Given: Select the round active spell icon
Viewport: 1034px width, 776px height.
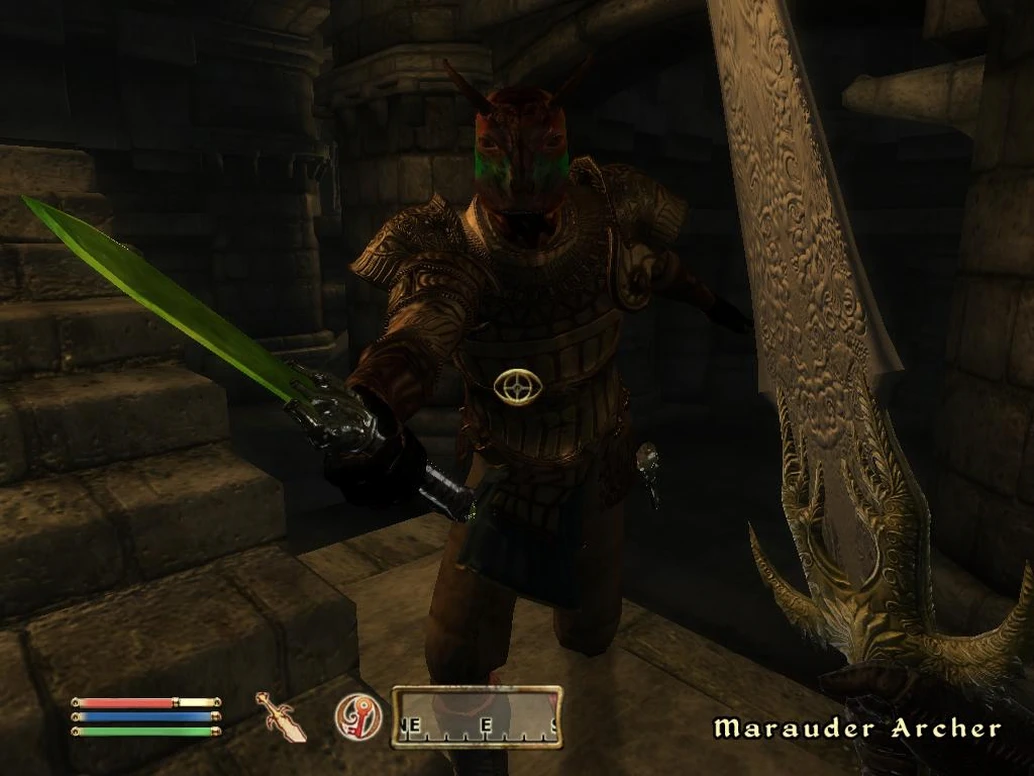Looking at the screenshot, I should coord(357,716).
